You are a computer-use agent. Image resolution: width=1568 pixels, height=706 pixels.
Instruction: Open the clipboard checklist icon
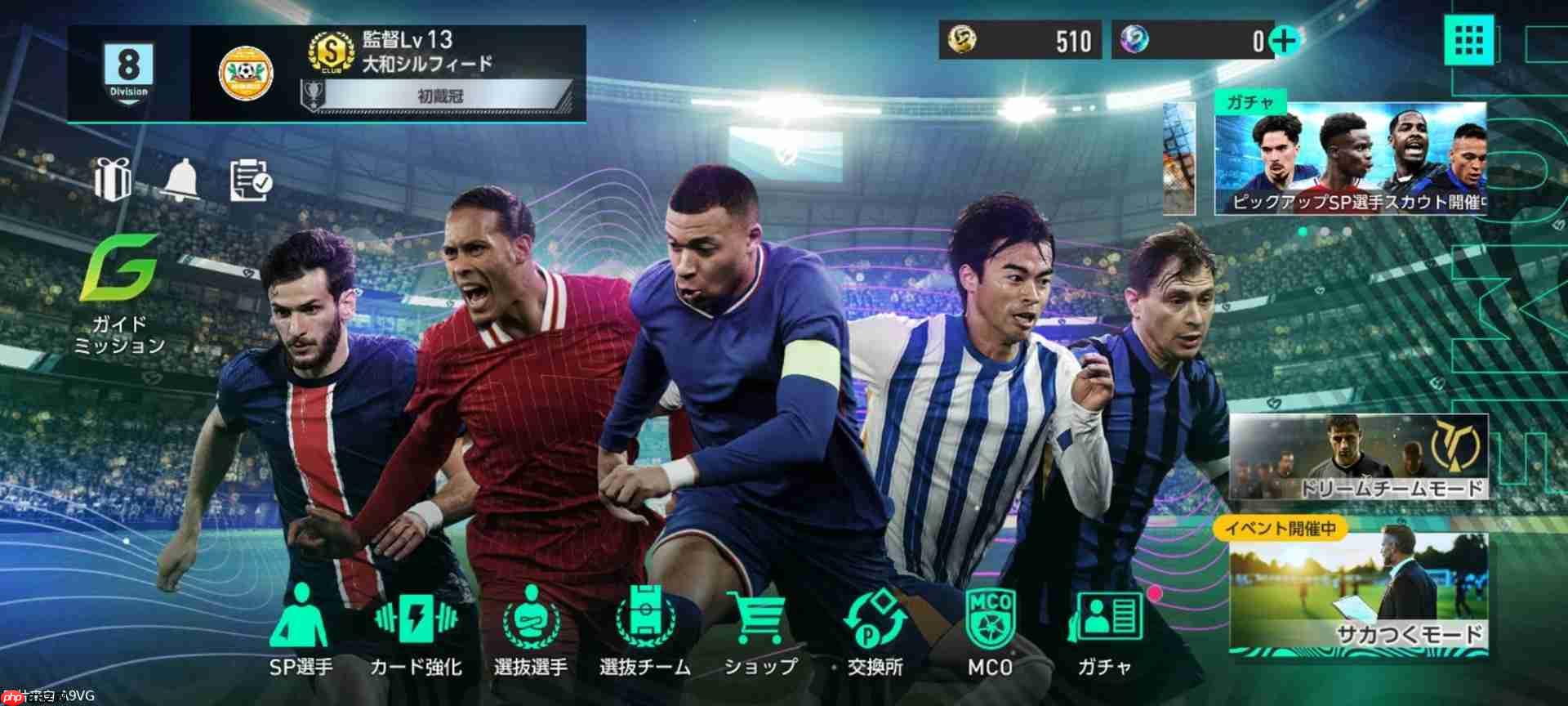(251, 180)
